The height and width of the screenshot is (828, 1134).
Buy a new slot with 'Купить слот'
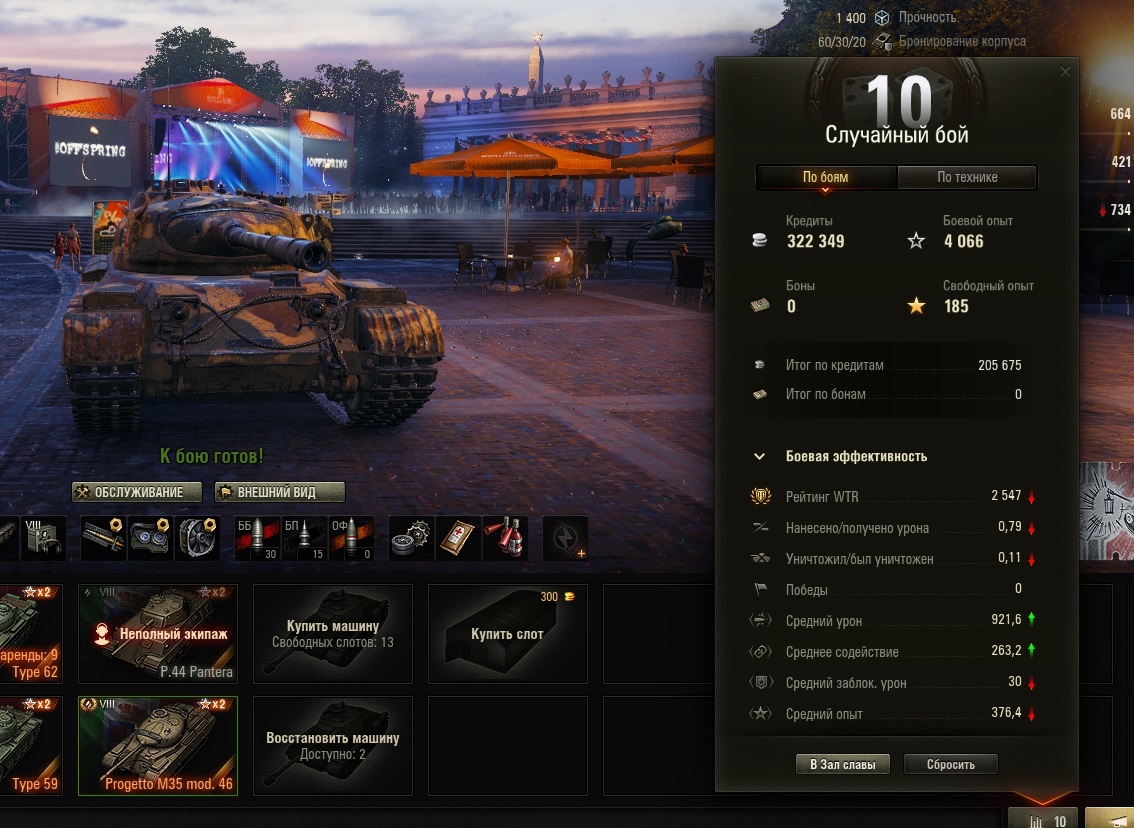(507, 633)
